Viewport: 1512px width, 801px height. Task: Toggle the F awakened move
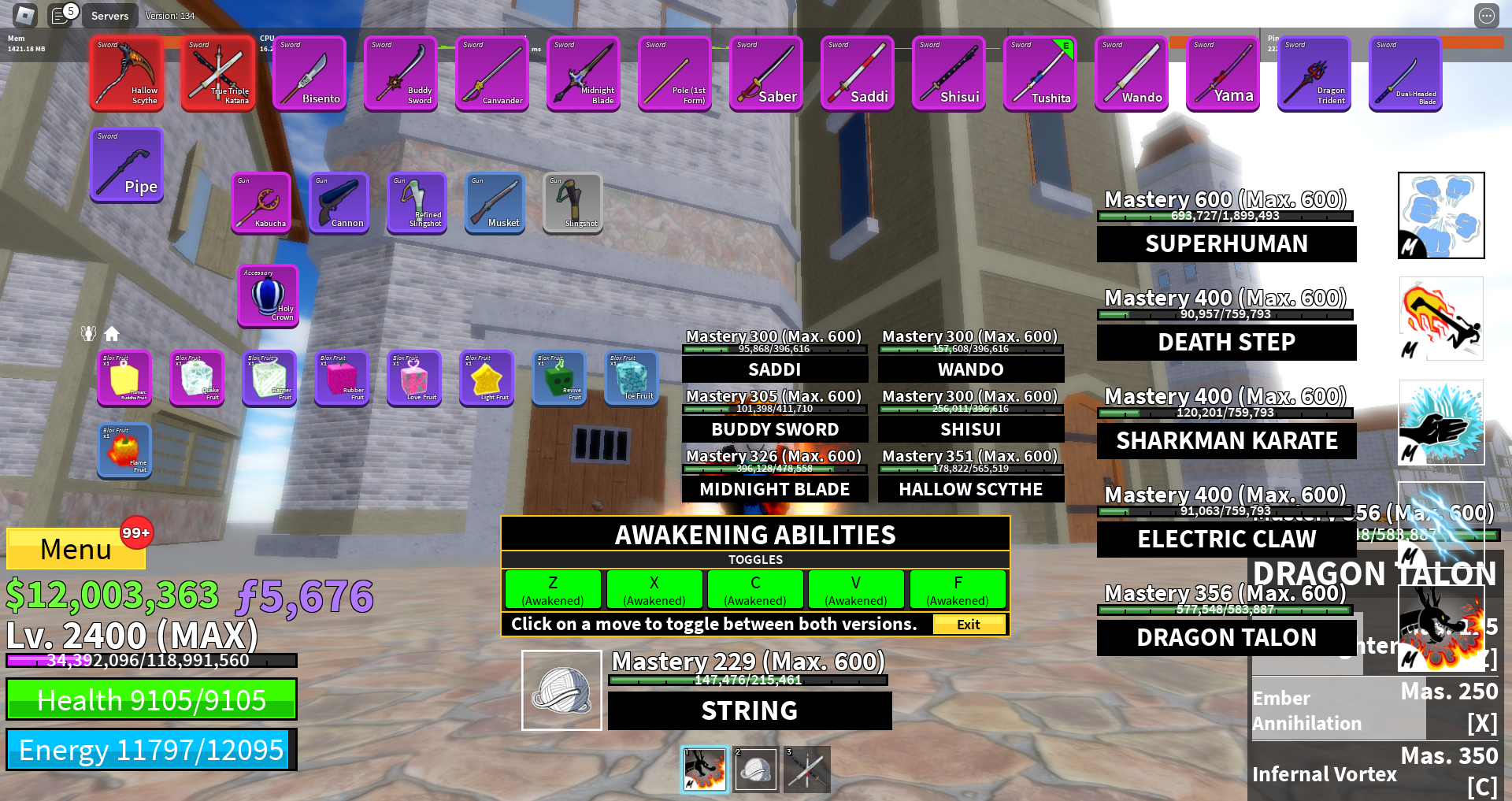[958, 589]
